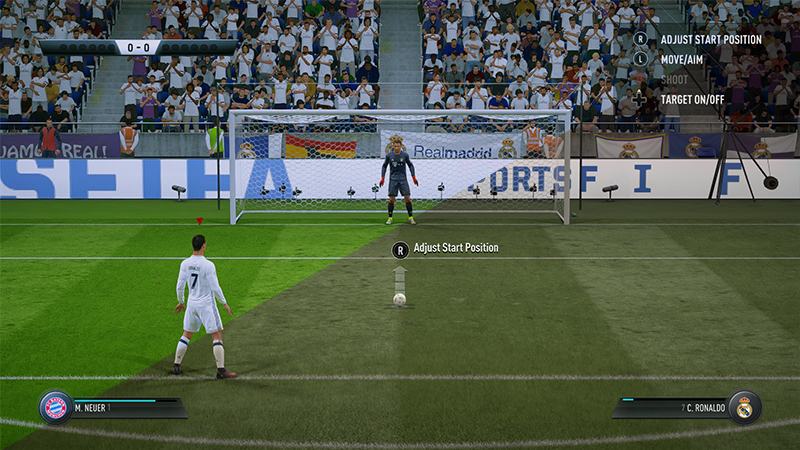The width and height of the screenshot is (800, 450).
Task: Select the M. Neuer name plate
Action: (125, 408)
